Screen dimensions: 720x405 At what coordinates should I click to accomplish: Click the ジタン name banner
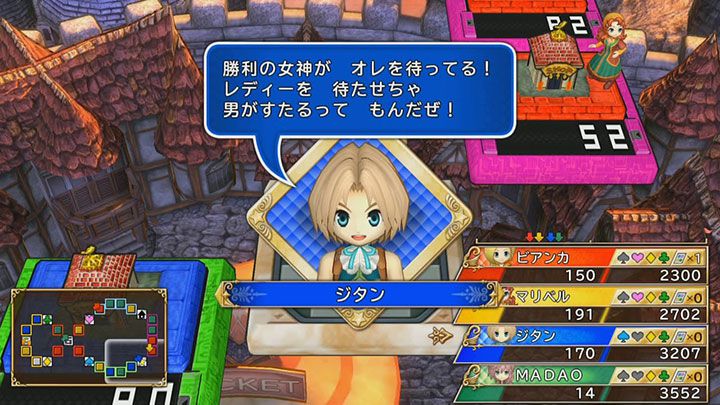coord(347,294)
